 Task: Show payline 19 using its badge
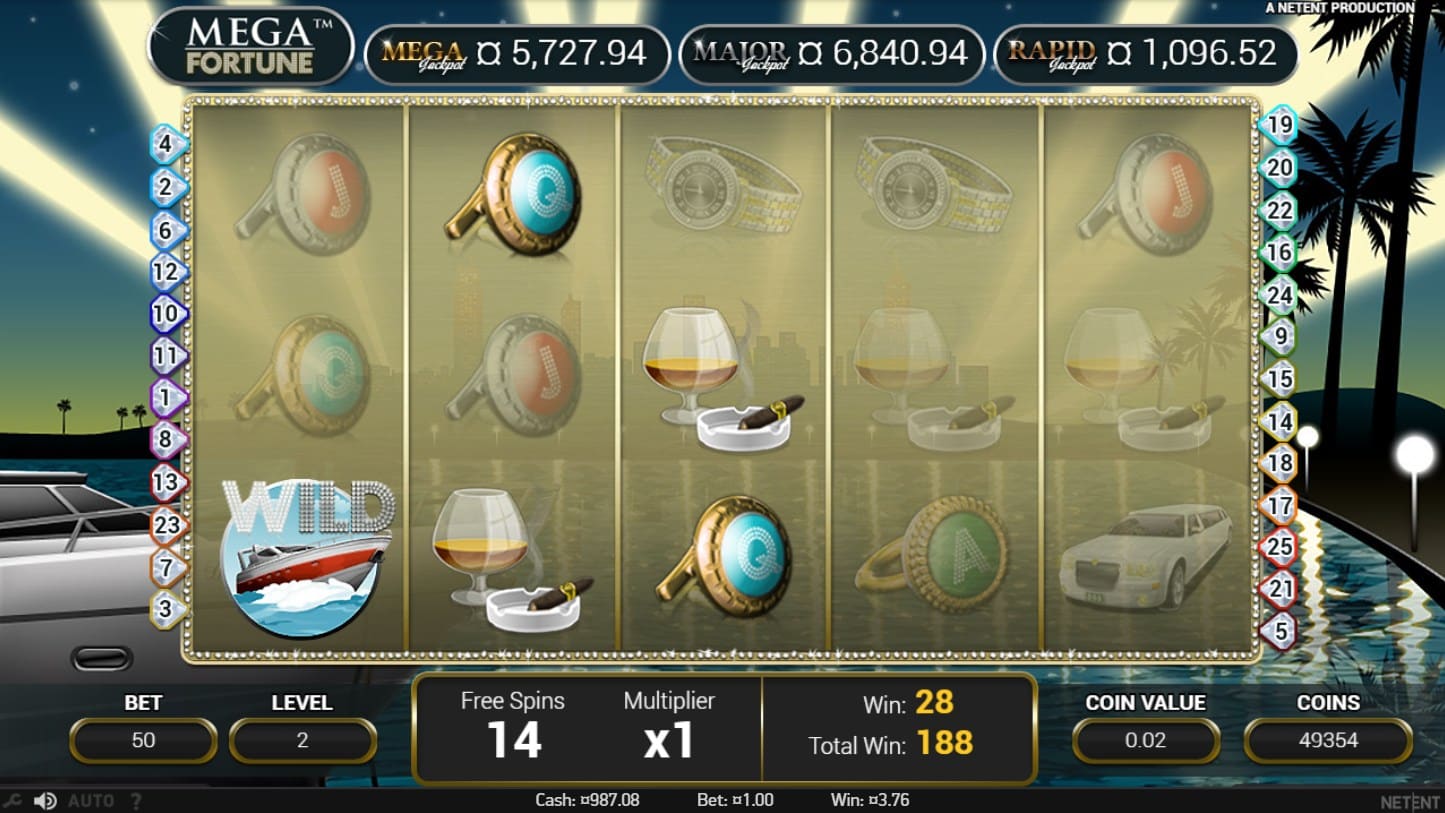(1280, 126)
